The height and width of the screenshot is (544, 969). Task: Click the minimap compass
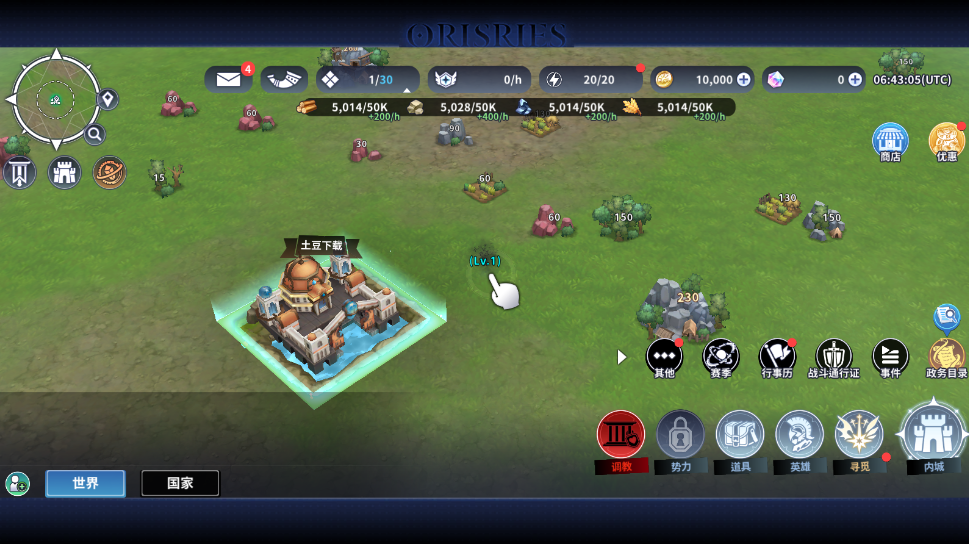tap(55, 99)
